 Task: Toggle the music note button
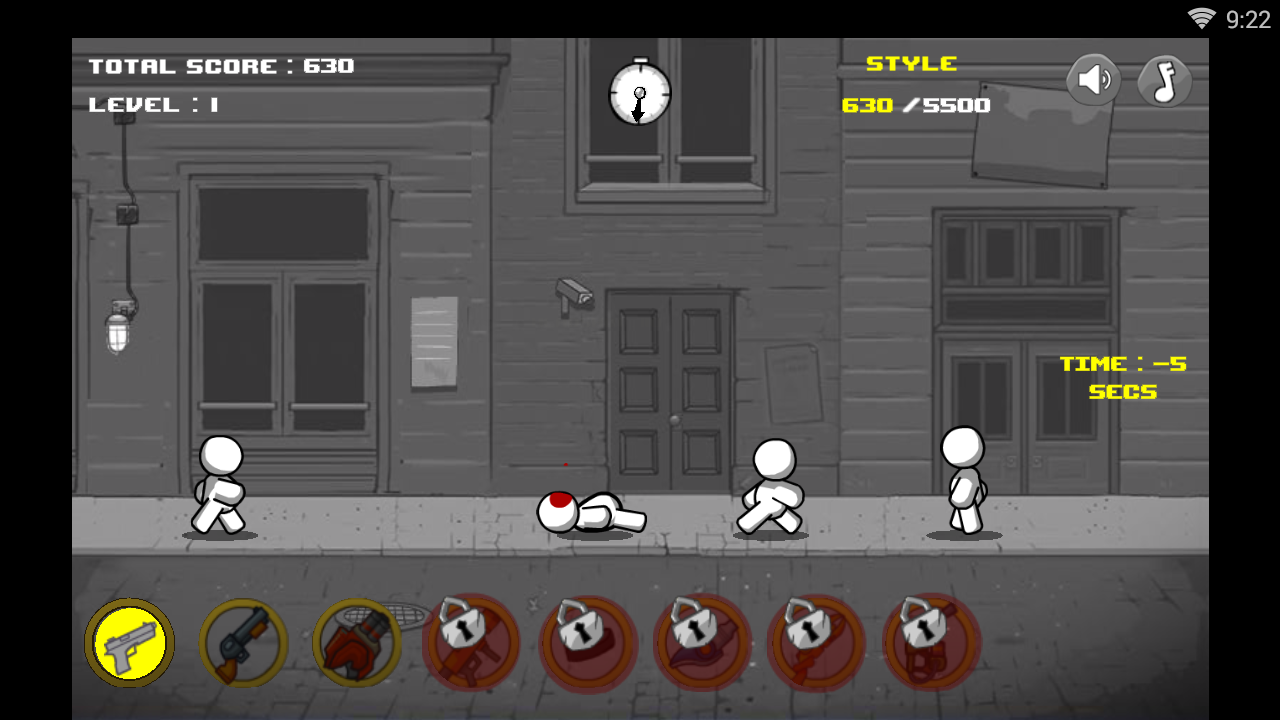[1165, 81]
